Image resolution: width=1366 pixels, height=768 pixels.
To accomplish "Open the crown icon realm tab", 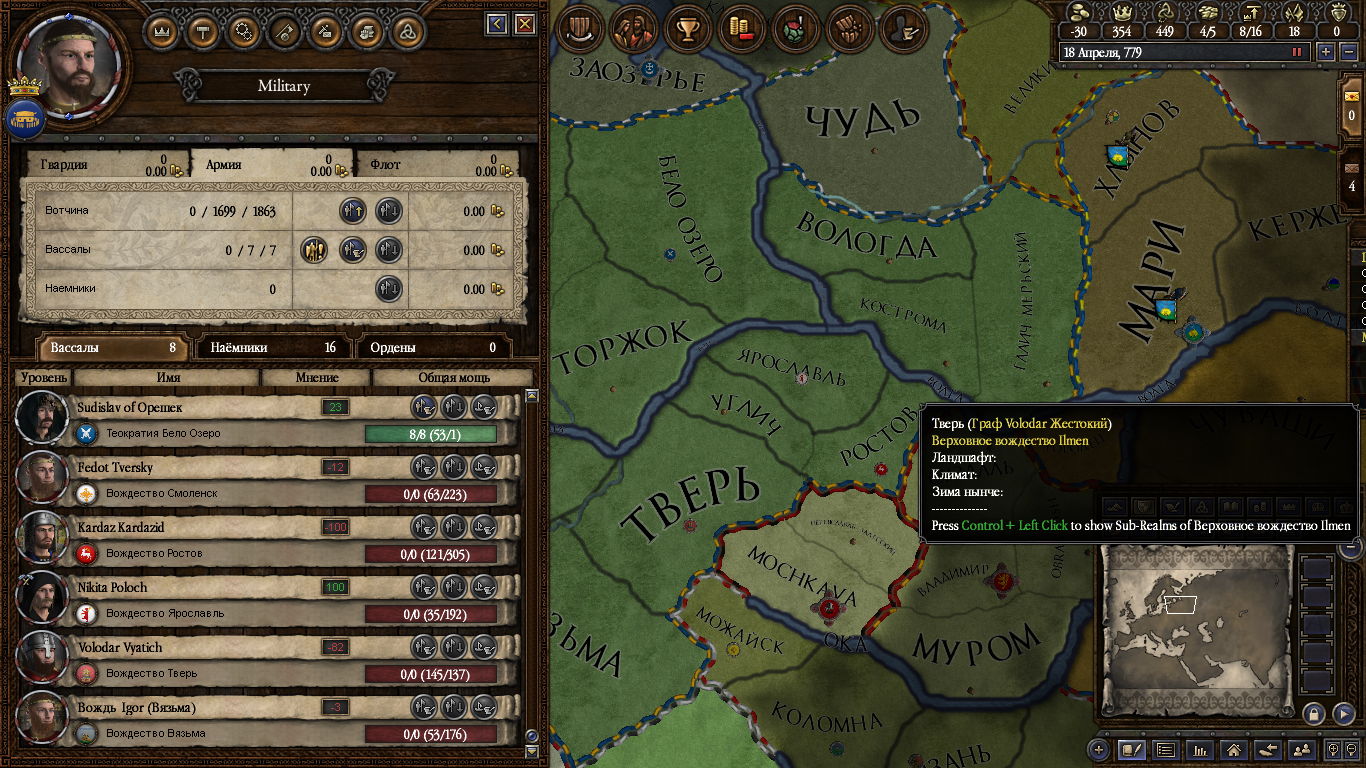I will pos(162,30).
